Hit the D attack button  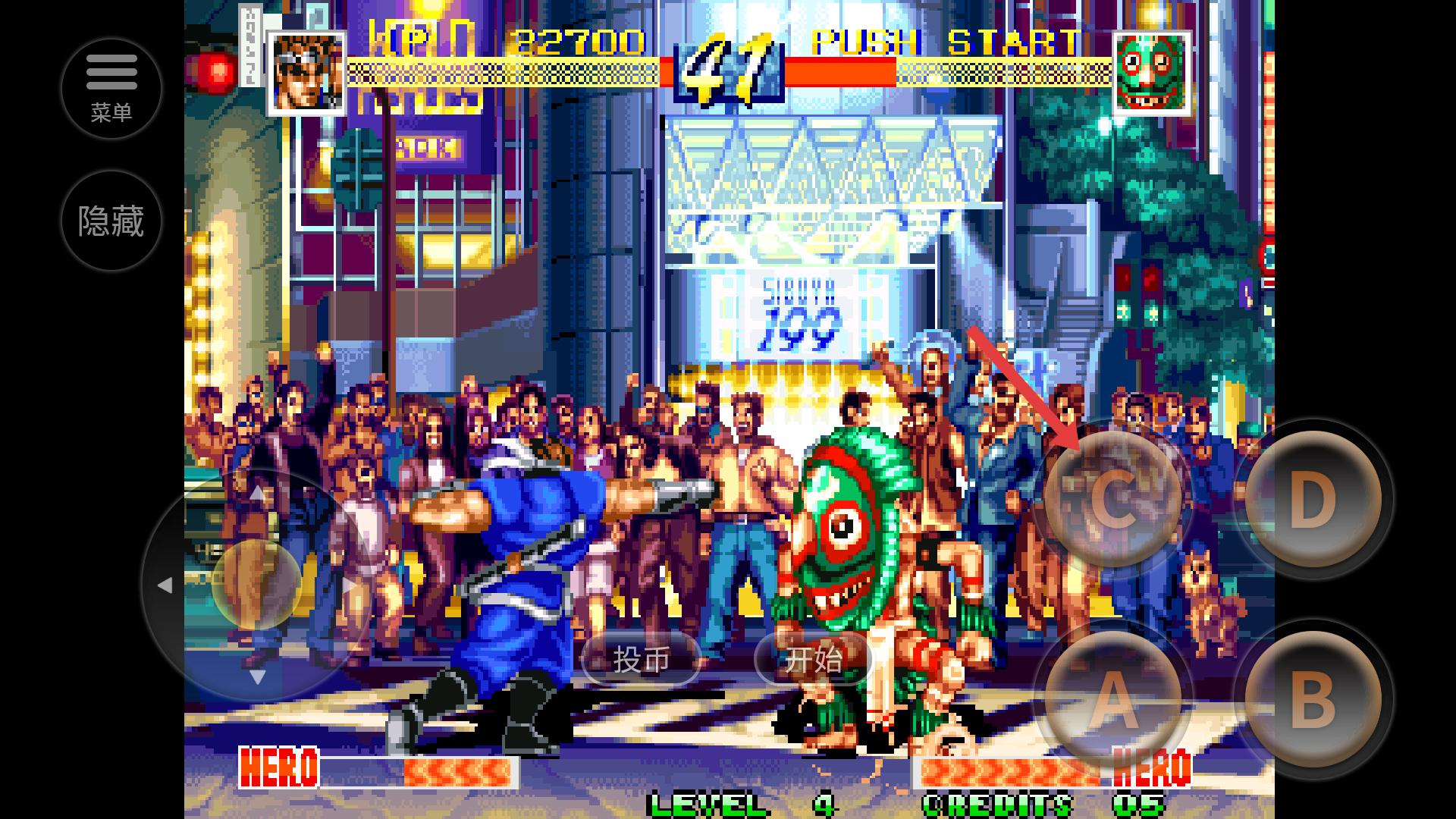click(x=1313, y=499)
